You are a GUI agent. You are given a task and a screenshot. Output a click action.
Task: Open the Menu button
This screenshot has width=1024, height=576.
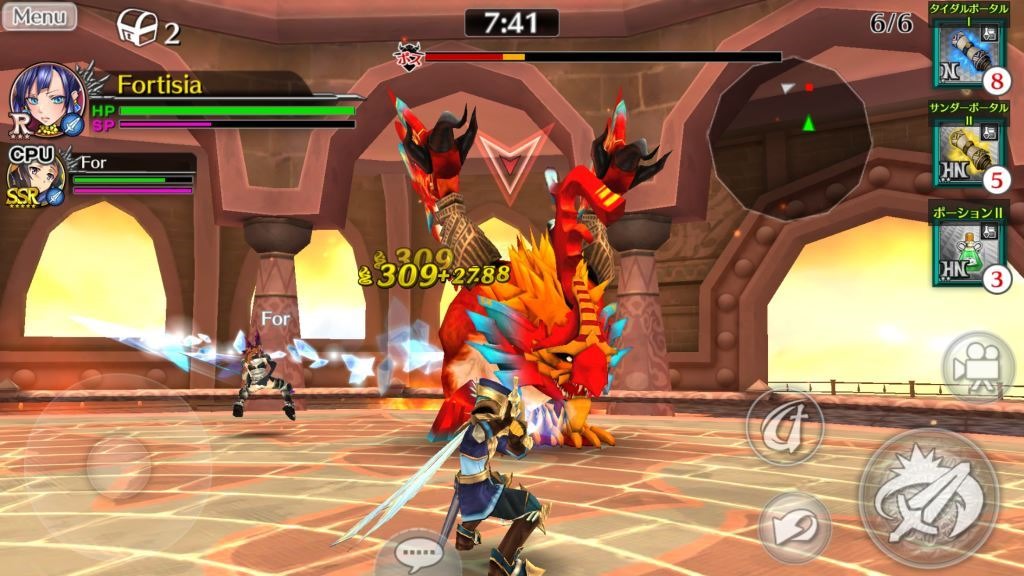click(39, 16)
